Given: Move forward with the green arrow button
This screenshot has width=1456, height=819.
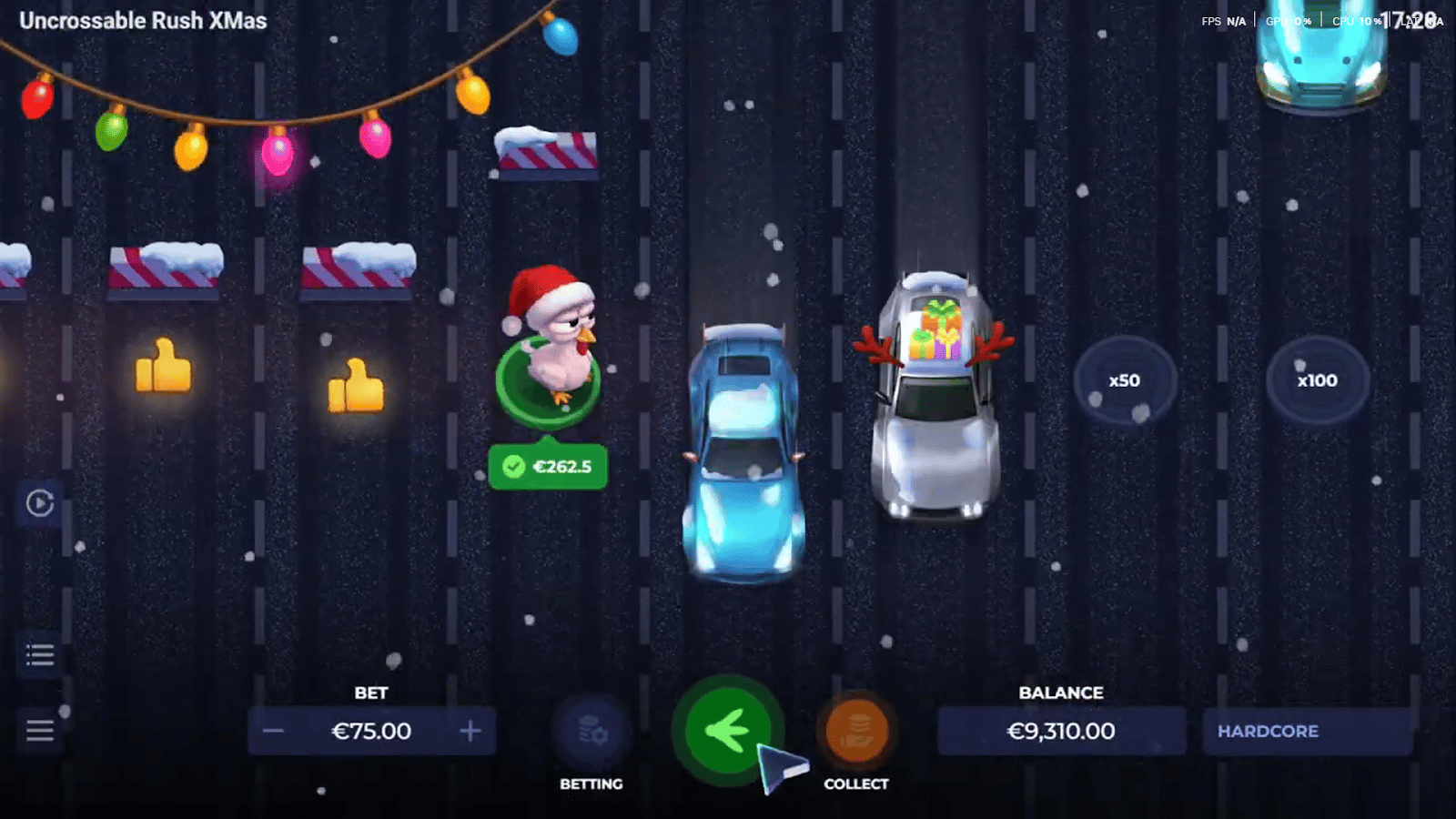Looking at the screenshot, I should pos(726,730).
